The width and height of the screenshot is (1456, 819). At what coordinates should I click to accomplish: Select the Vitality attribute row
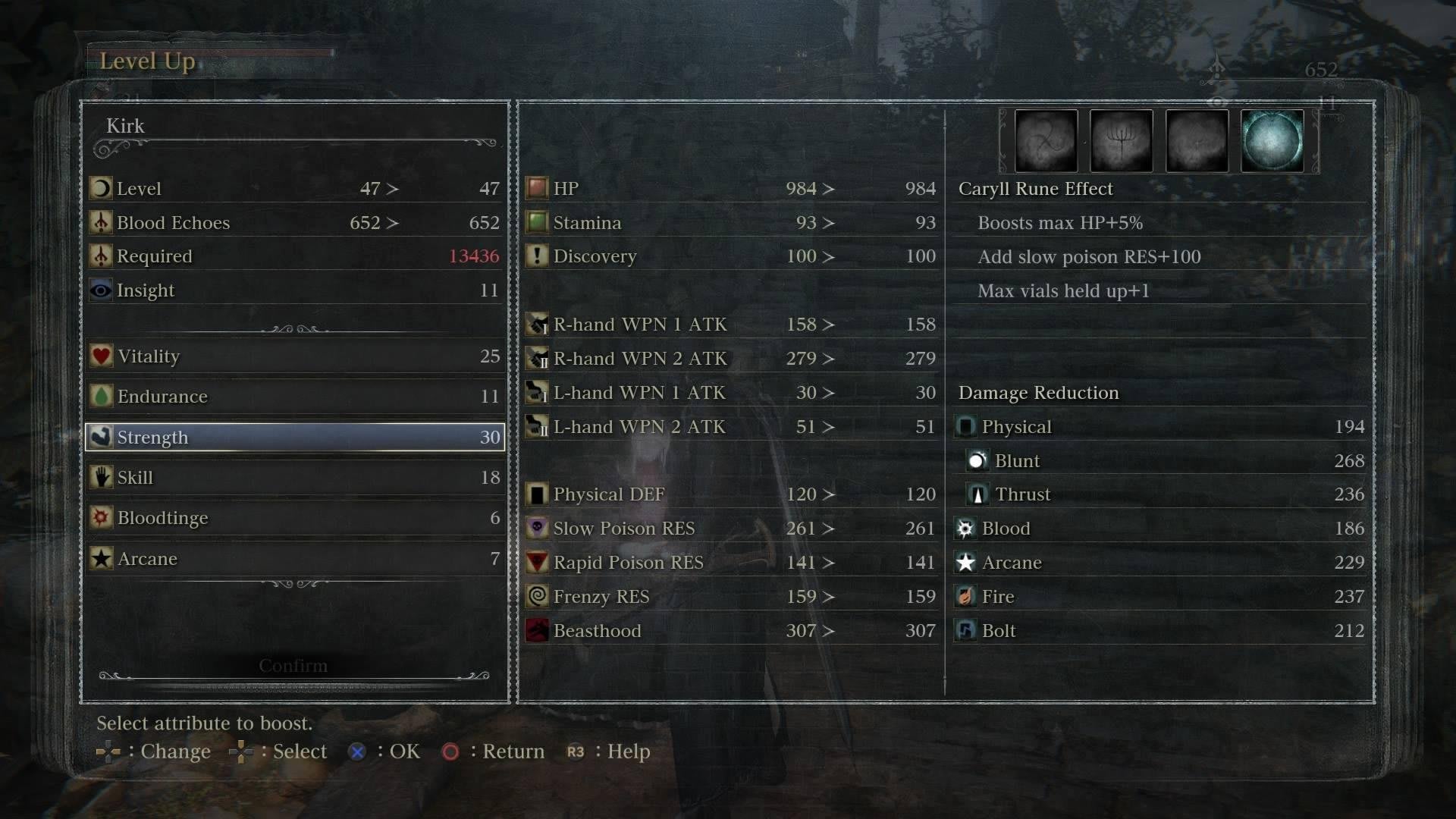coord(294,356)
